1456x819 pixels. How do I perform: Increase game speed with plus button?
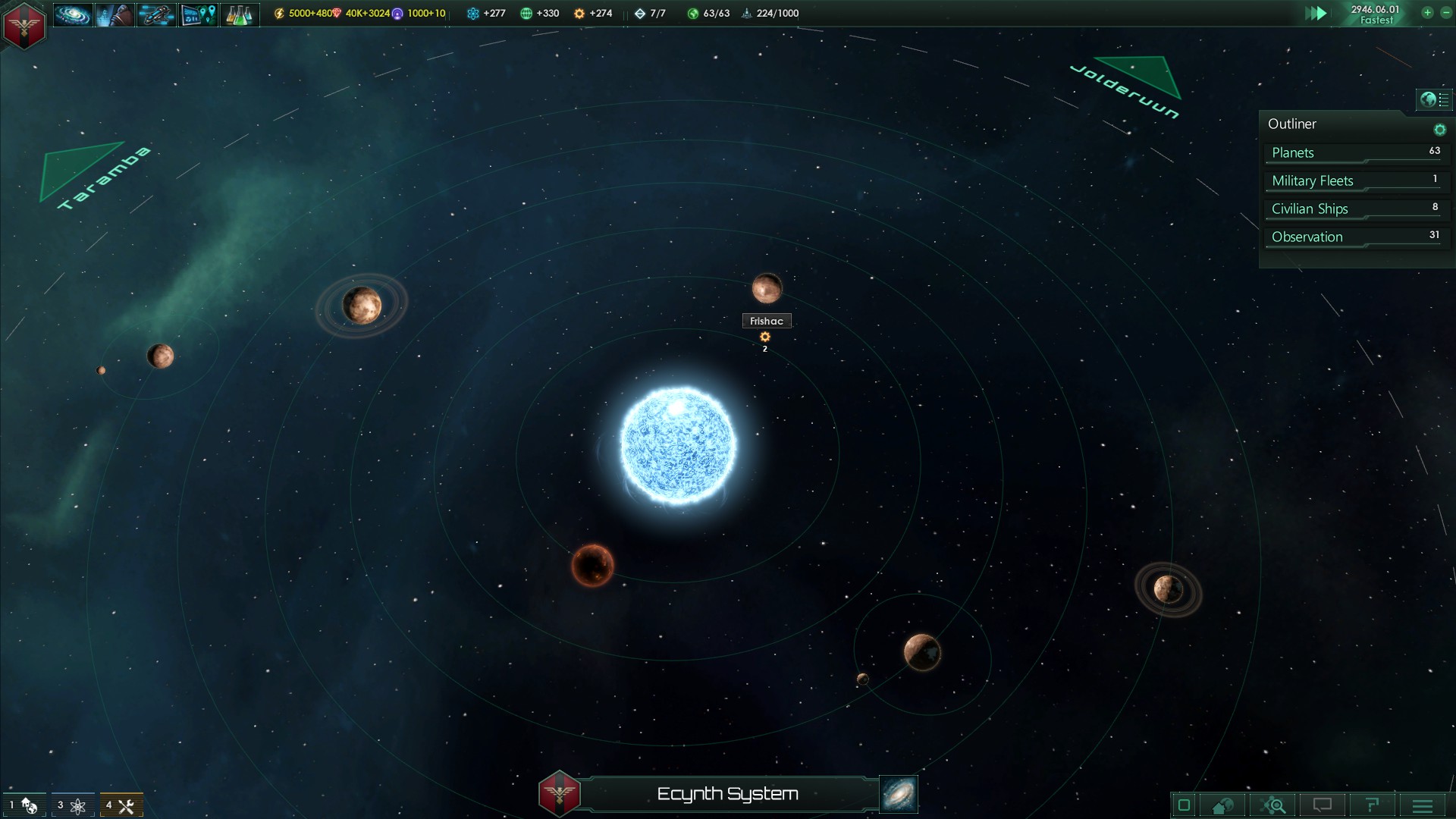point(1427,13)
